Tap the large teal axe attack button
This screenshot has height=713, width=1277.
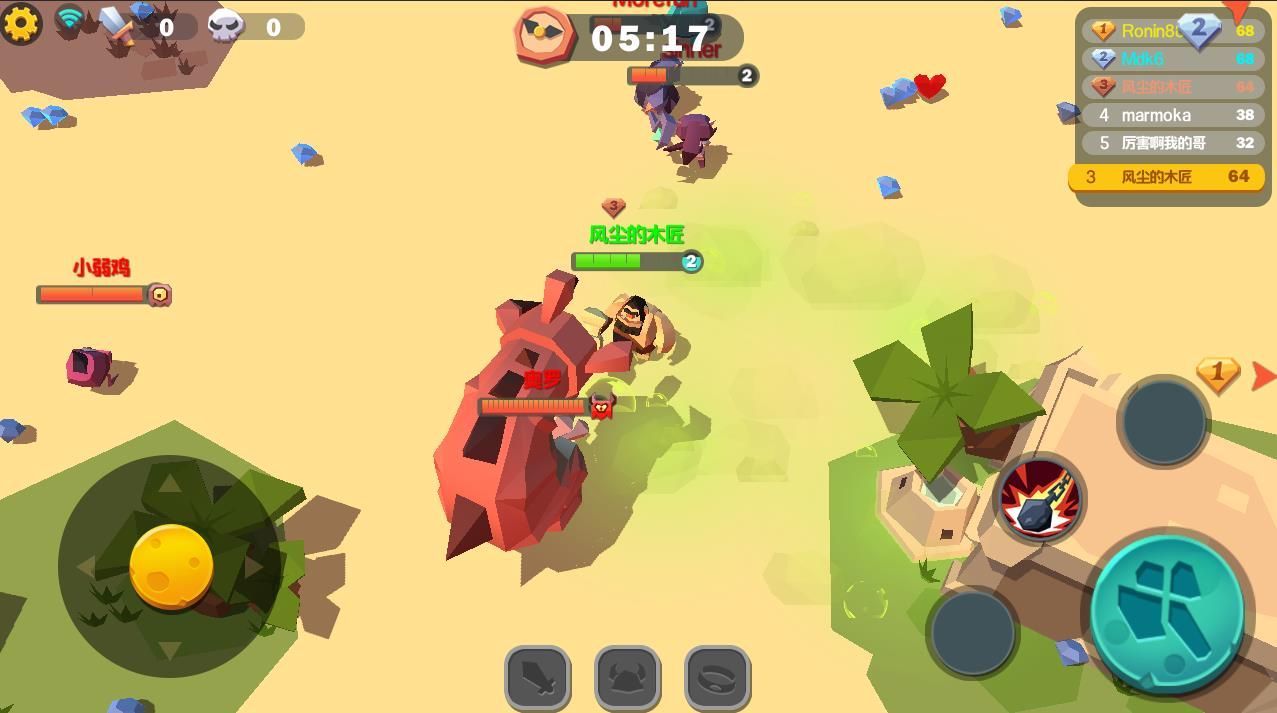(1167, 611)
